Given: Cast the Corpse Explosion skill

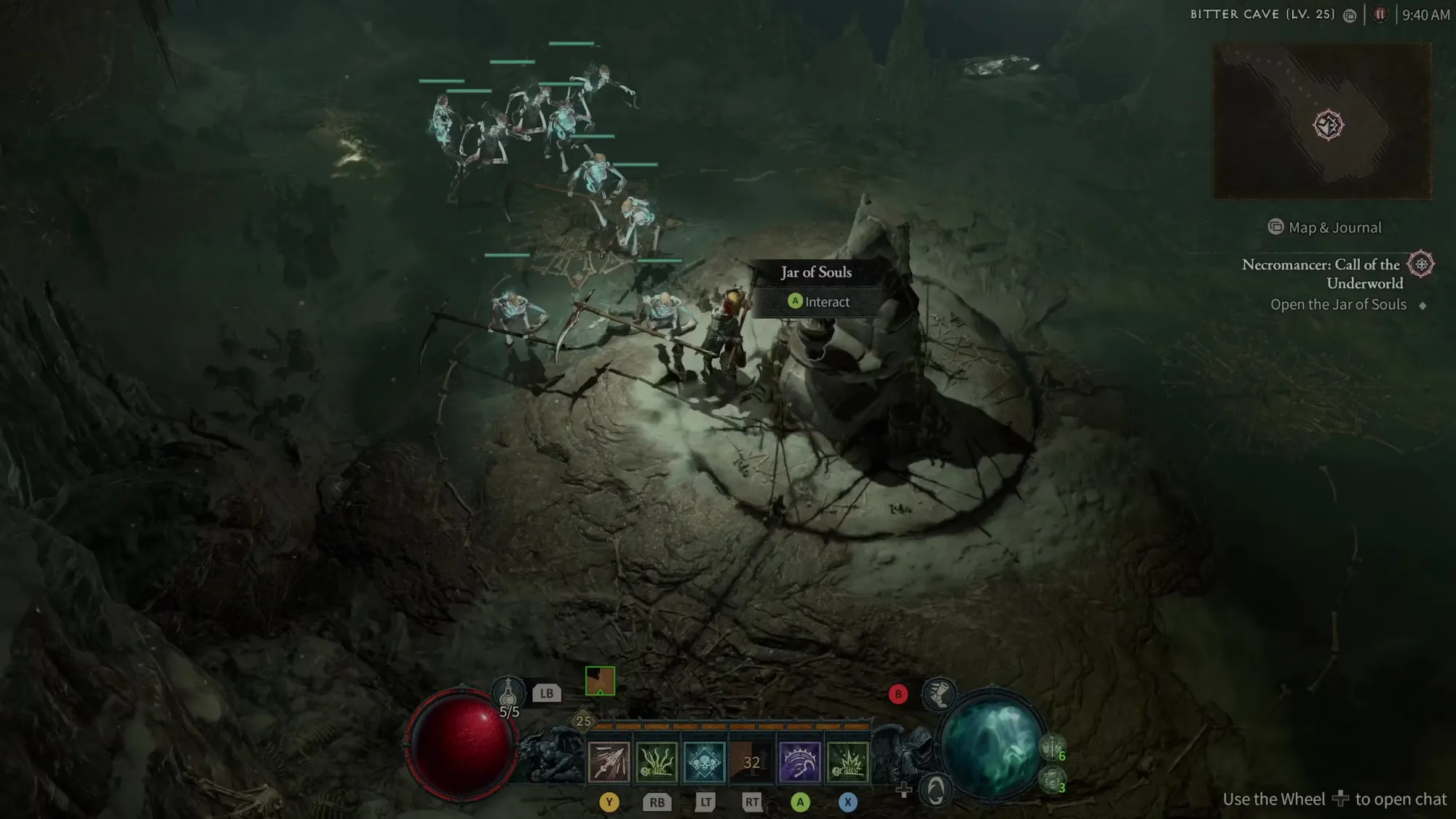Looking at the screenshot, I should (847, 762).
